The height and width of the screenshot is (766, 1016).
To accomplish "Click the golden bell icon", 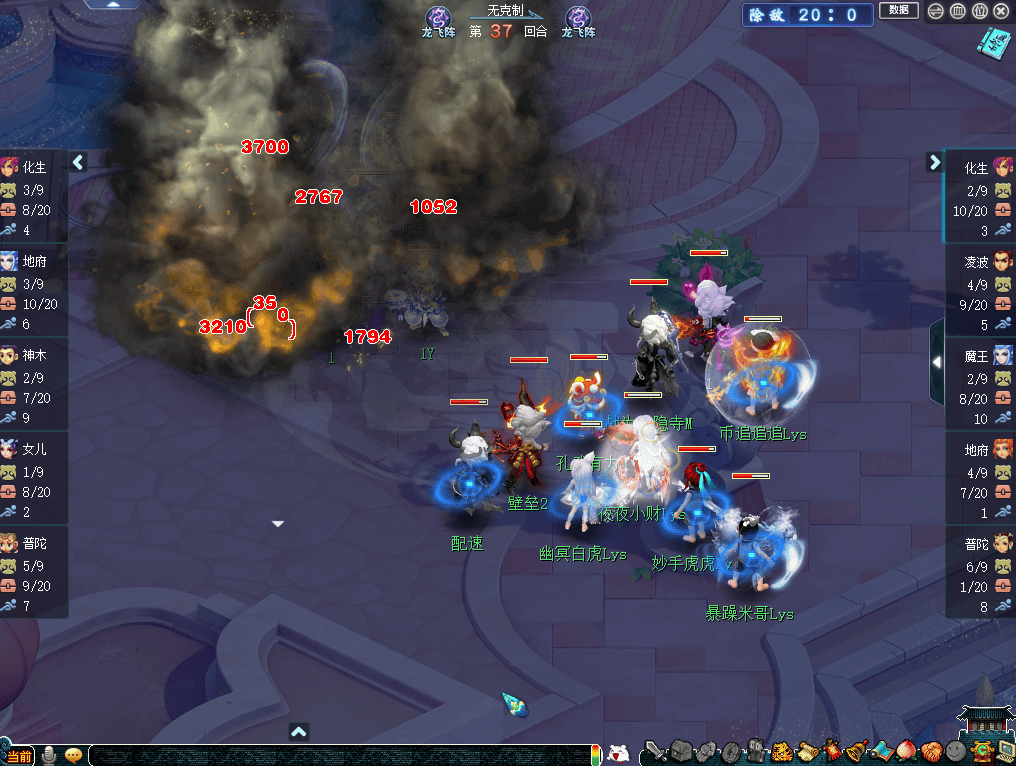I will pos(856,752).
